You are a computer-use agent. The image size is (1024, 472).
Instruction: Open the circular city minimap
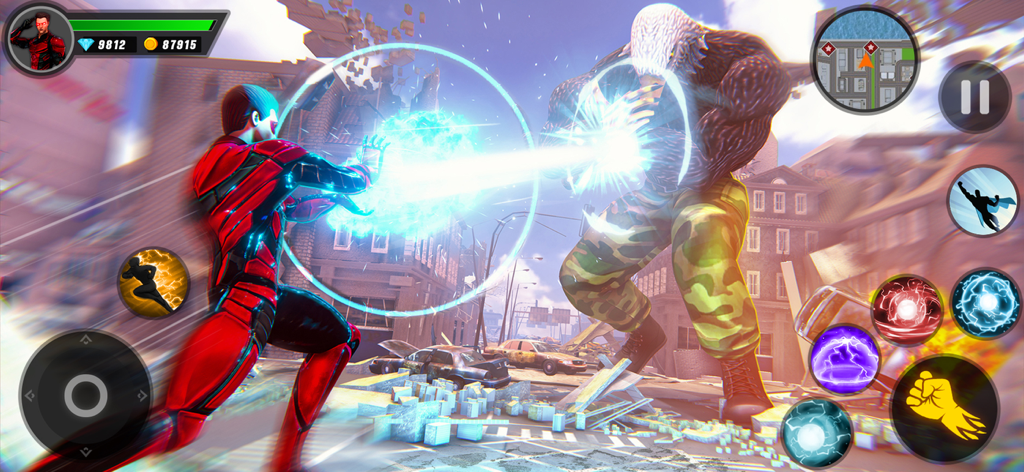tap(865, 58)
